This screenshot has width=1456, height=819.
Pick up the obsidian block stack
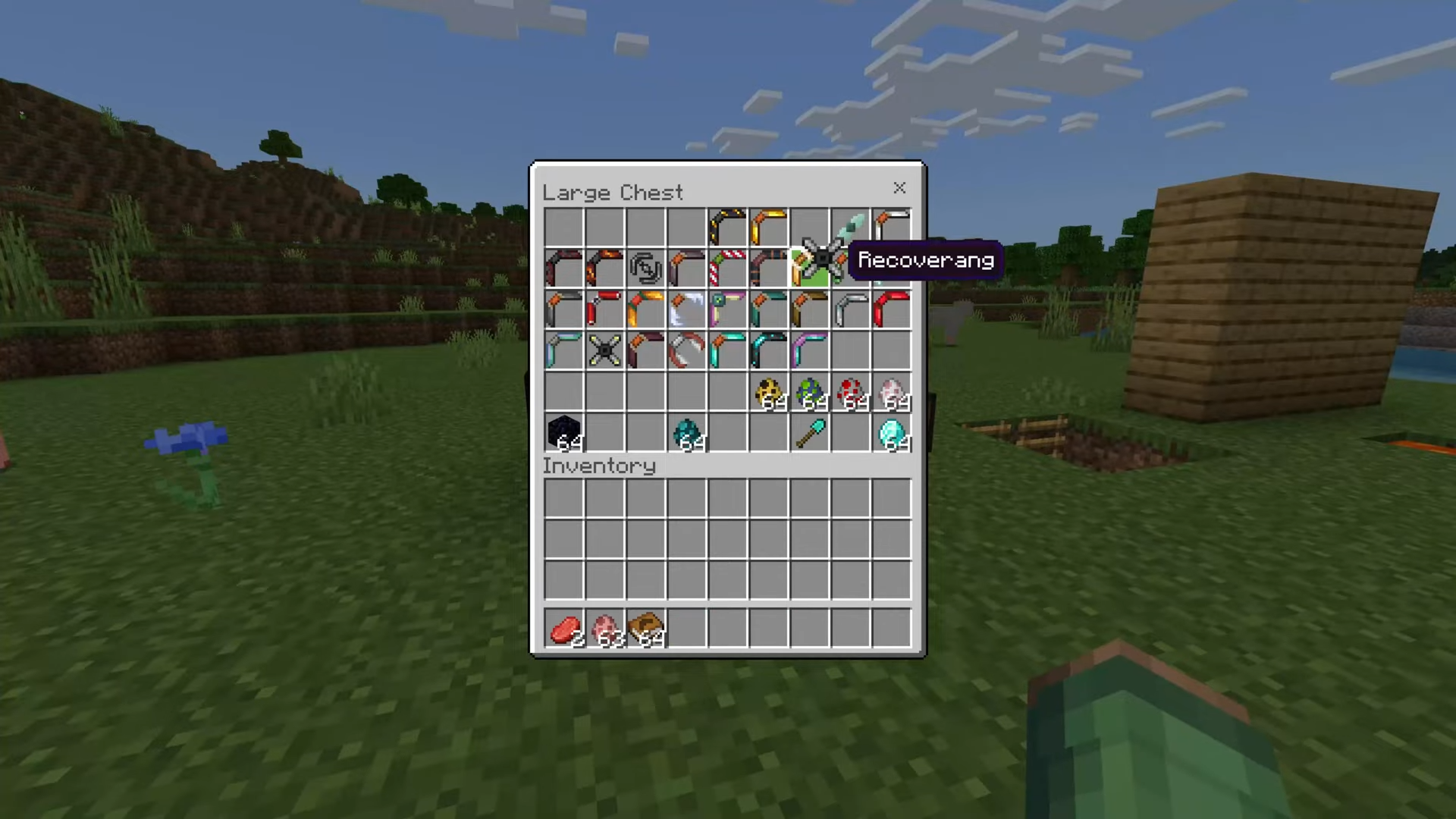click(x=563, y=432)
